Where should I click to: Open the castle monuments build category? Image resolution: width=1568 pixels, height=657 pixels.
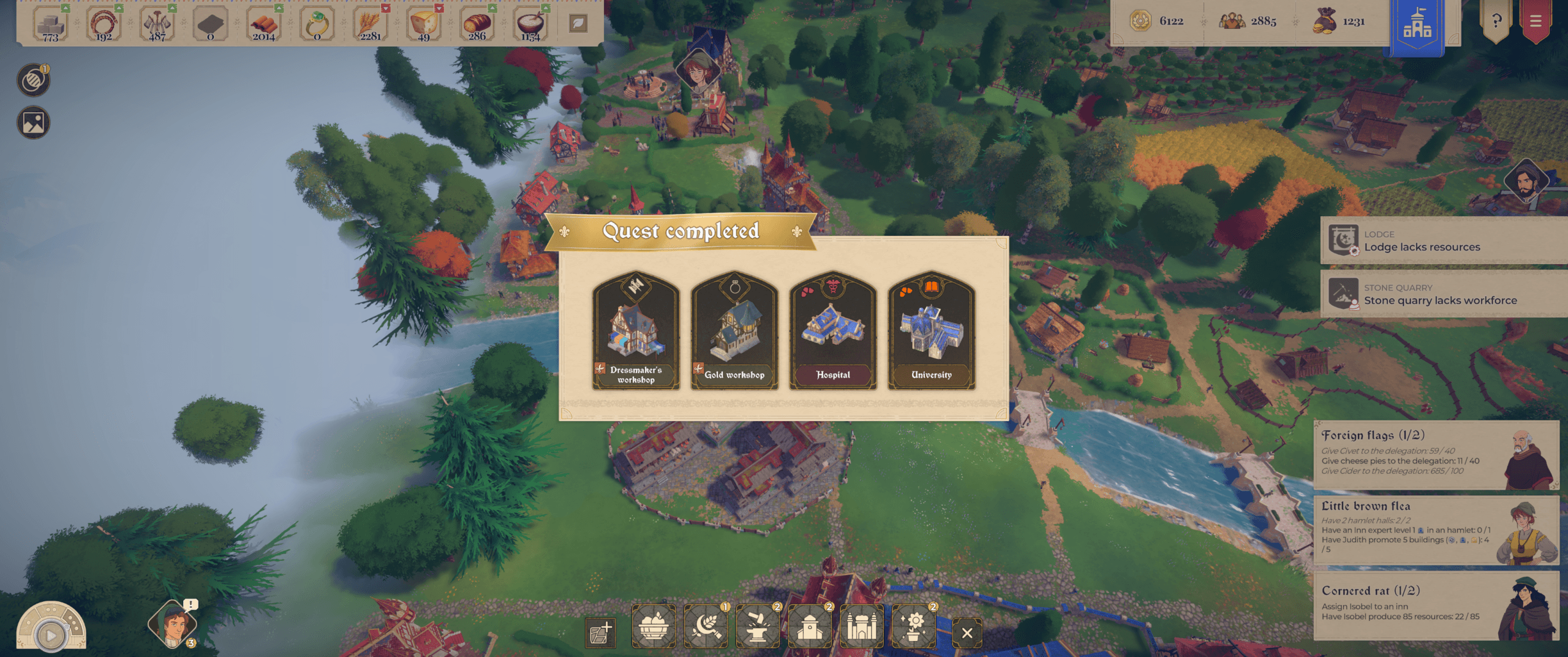tap(862, 626)
